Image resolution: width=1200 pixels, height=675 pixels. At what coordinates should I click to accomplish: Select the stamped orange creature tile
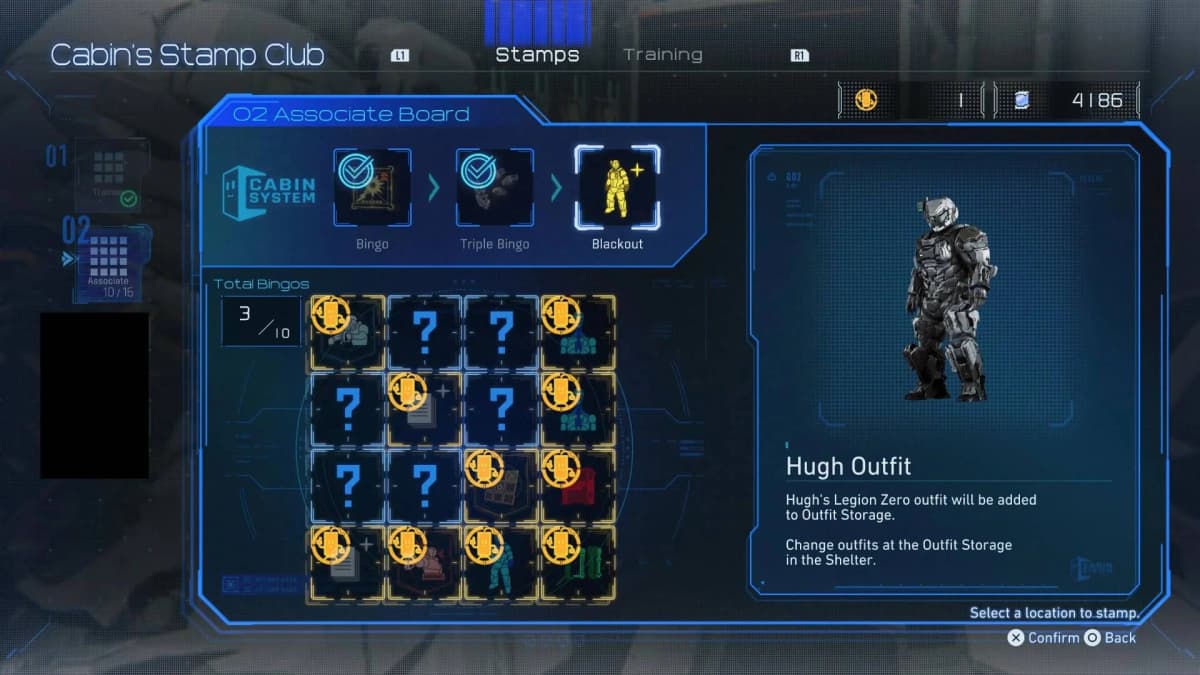tap(424, 563)
